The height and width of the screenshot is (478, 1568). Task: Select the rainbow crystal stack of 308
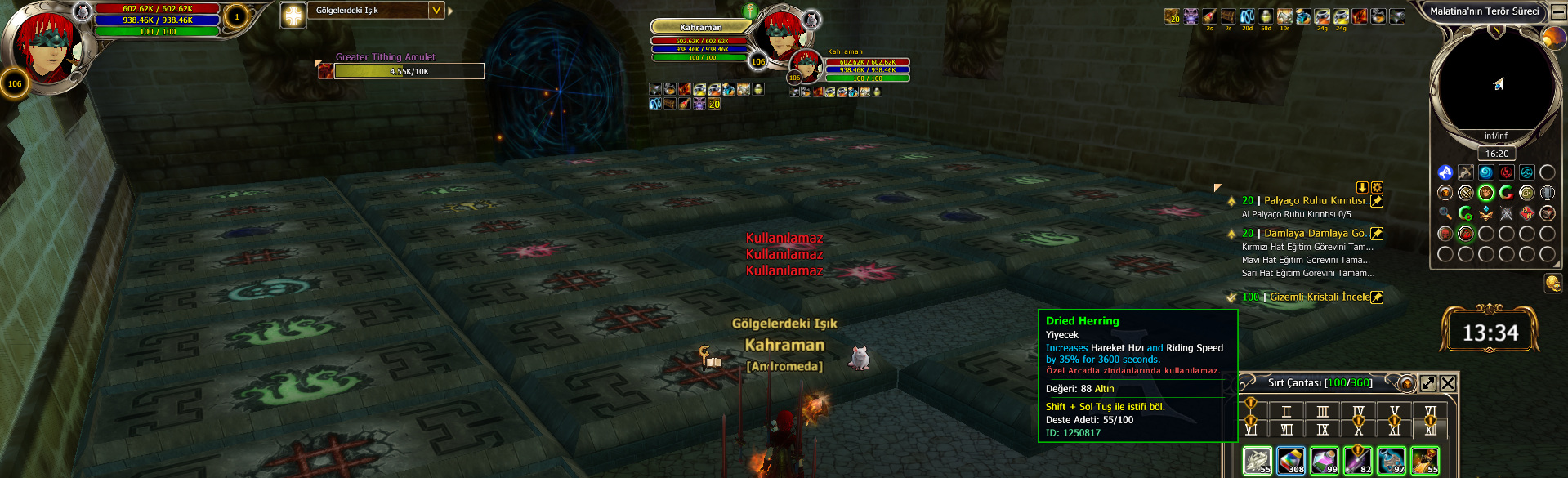1291,460
